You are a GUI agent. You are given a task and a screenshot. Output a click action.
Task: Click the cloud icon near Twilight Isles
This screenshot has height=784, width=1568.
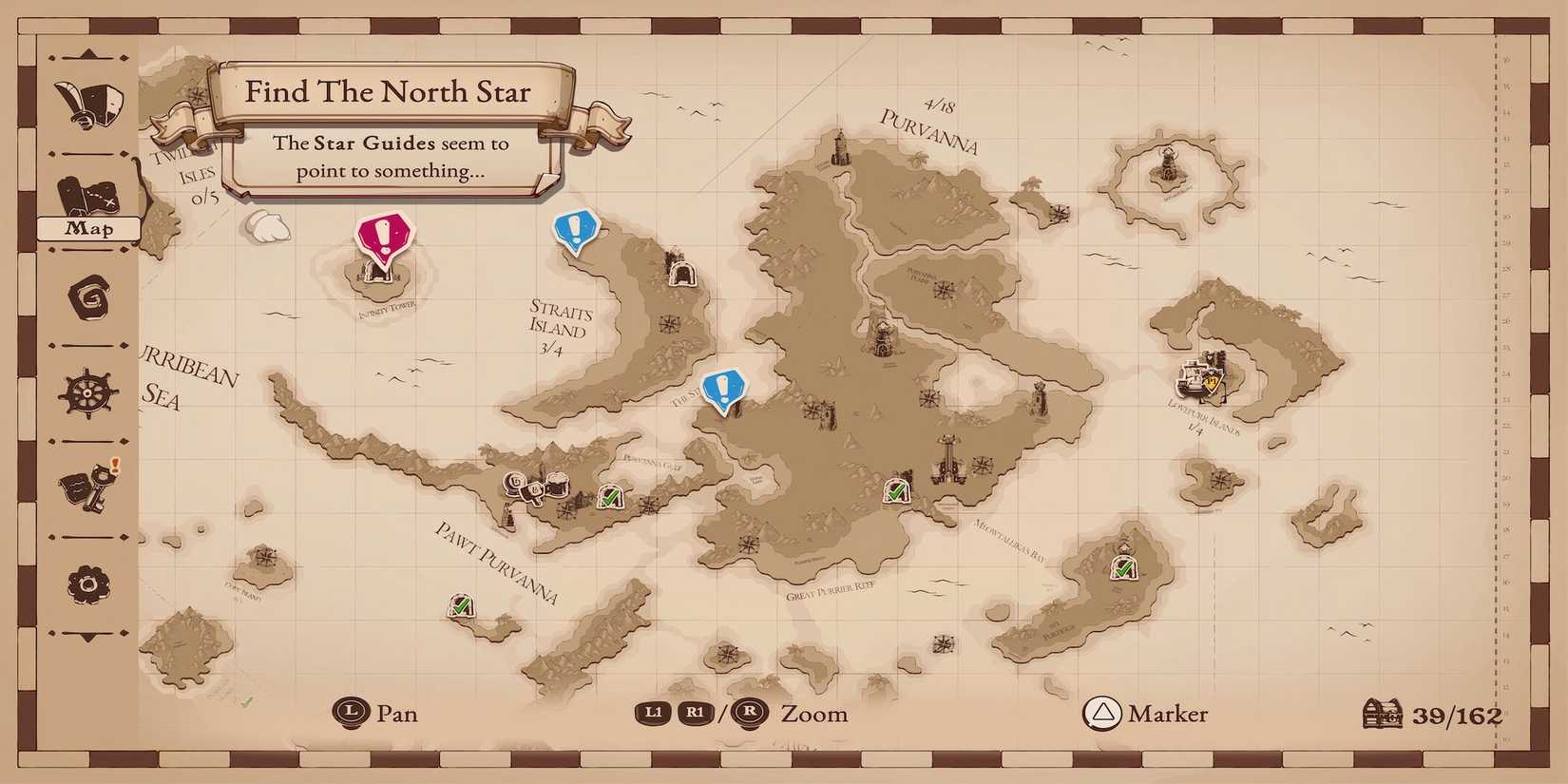tap(266, 226)
